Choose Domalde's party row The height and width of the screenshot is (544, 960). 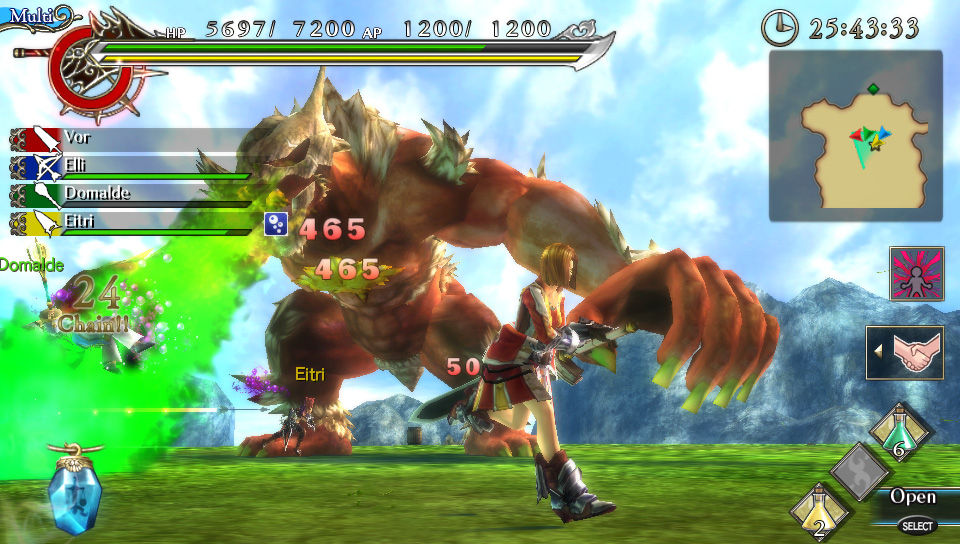130,194
